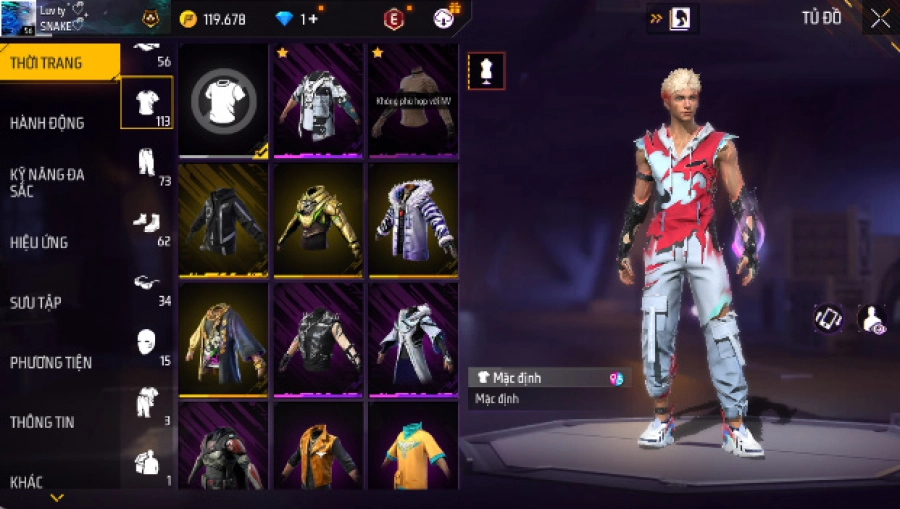The height and width of the screenshot is (509, 900).
Task: Select the Kỹ Năng Đa Sắc tab
Action: click(x=47, y=182)
